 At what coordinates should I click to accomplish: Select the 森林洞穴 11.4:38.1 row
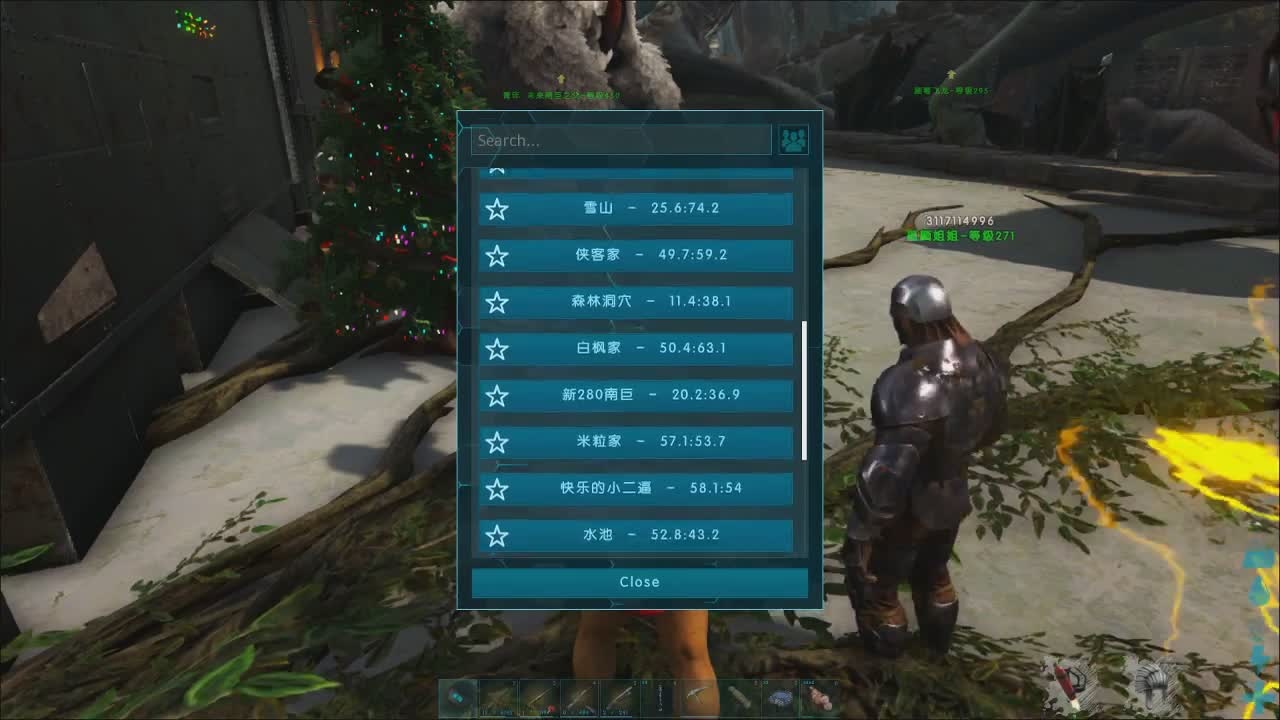pos(650,301)
